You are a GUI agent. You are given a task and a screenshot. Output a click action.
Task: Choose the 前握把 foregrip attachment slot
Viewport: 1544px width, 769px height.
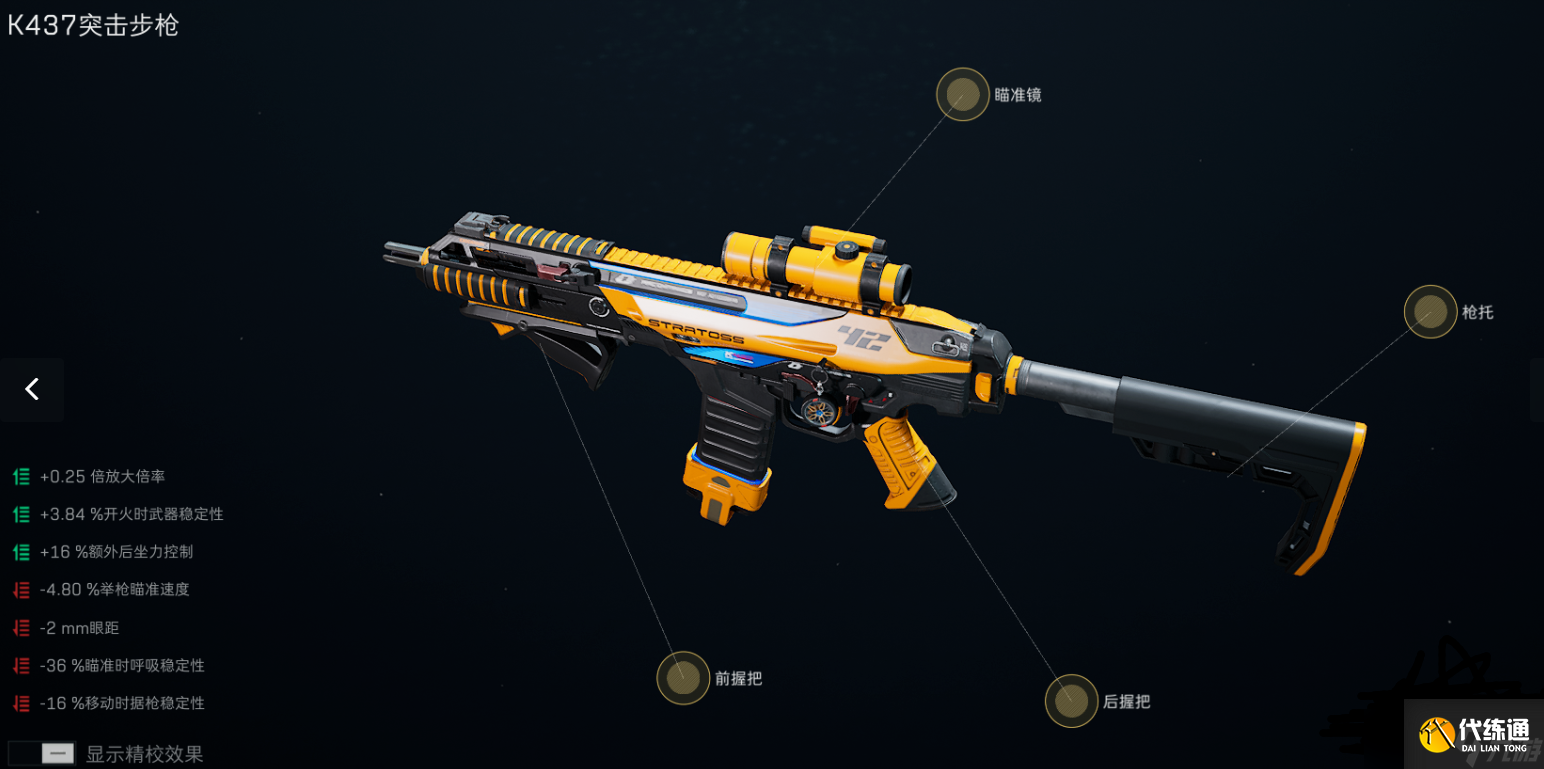pos(683,678)
